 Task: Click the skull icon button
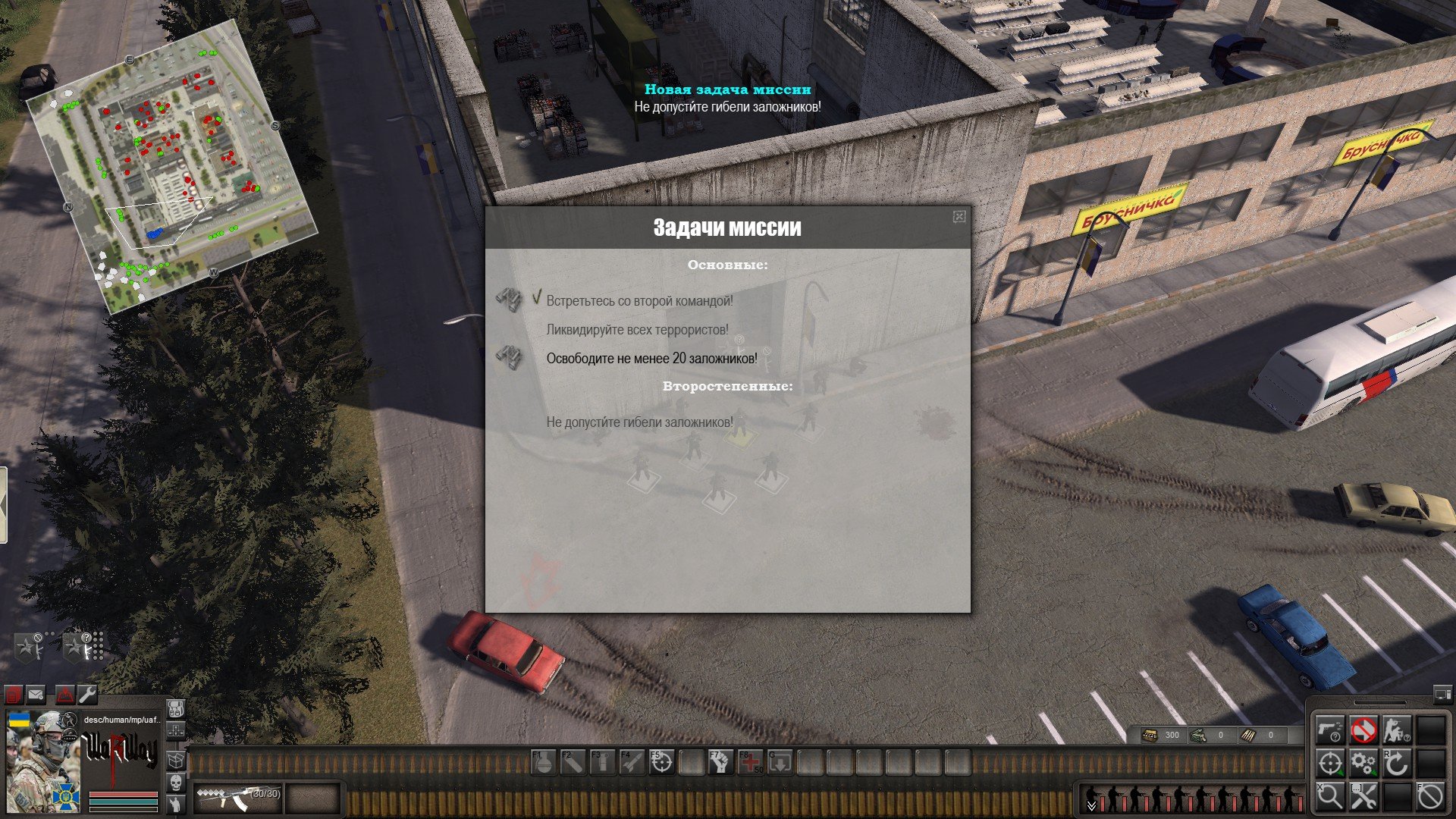[175, 783]
